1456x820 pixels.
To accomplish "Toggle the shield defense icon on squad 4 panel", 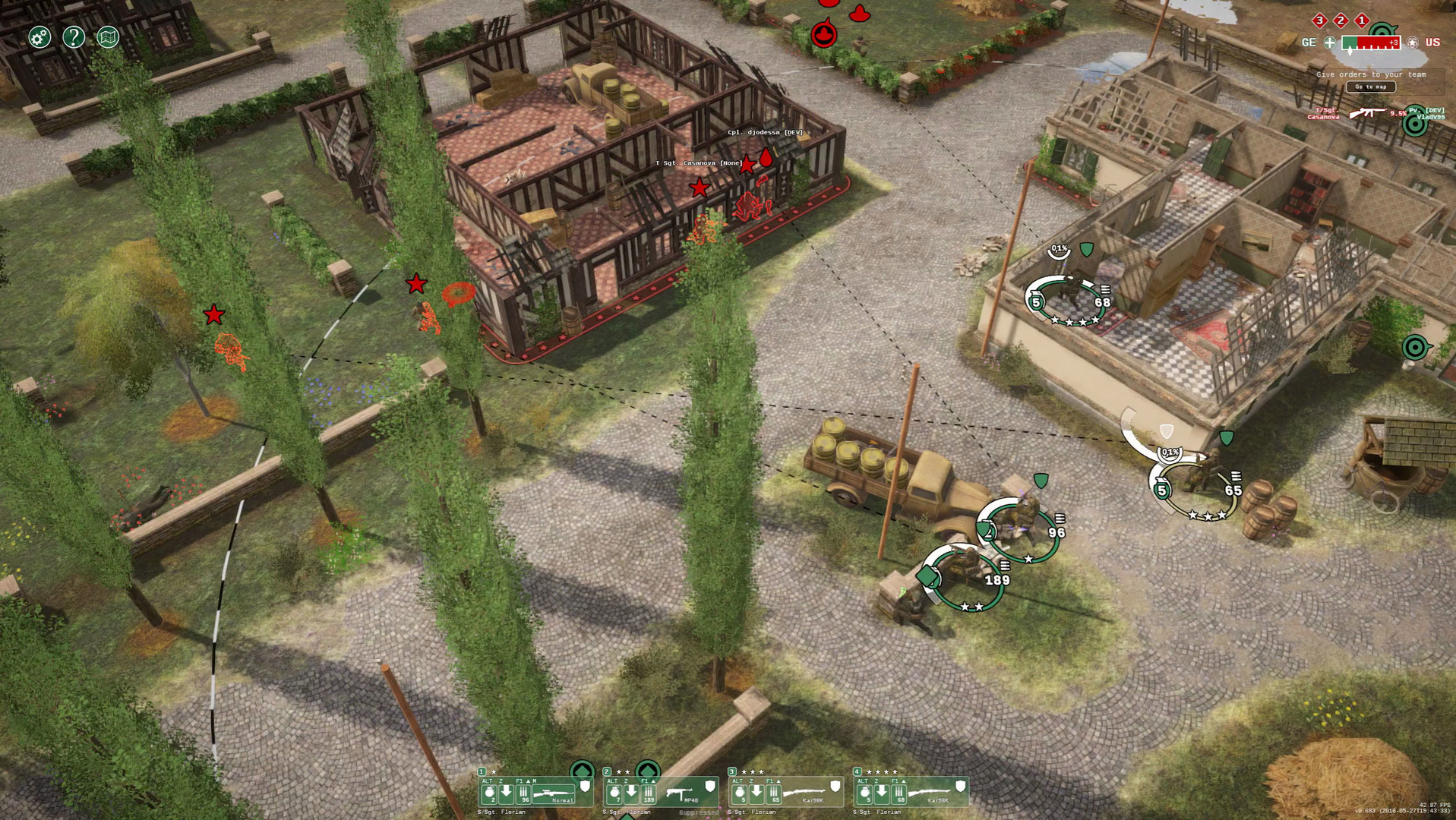I will pos(959,787).
